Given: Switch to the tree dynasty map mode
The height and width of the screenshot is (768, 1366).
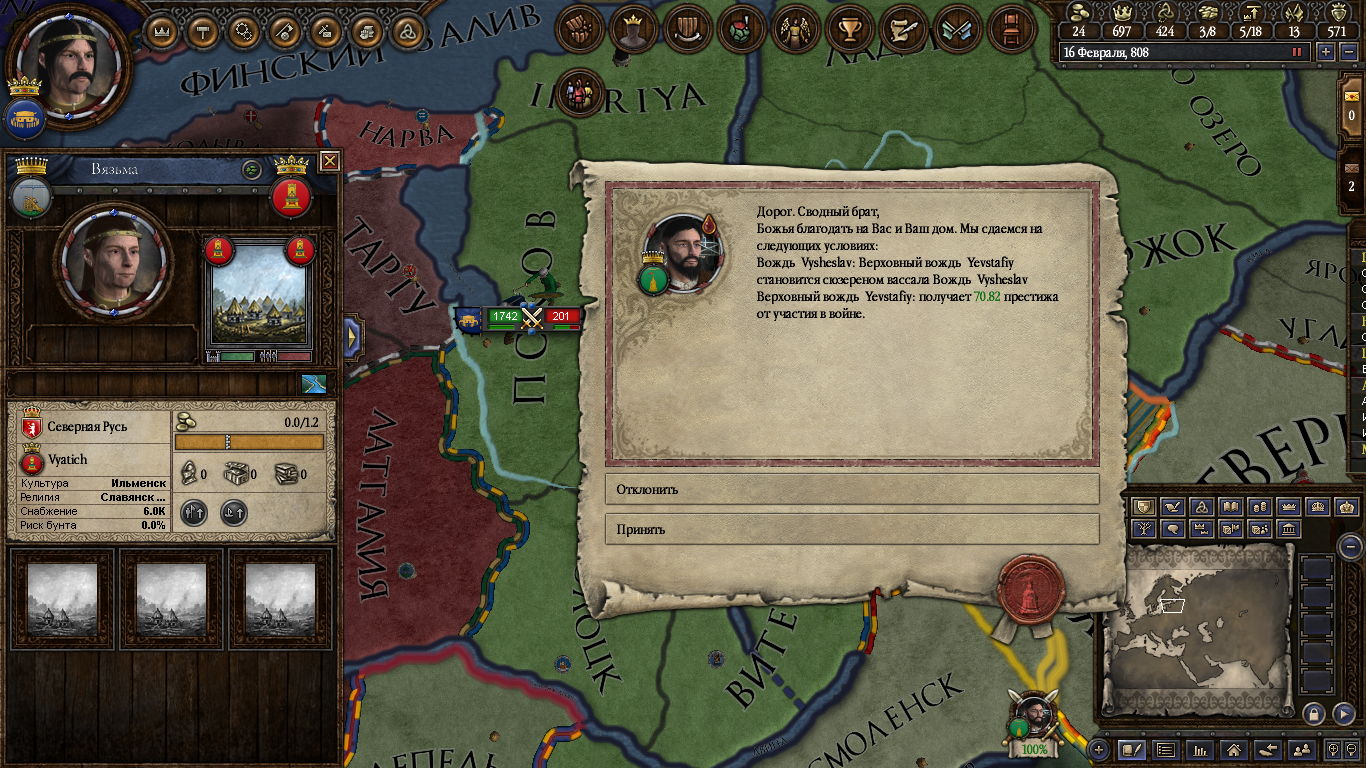Looking at the screenshot, I should tap(1143, 529).
